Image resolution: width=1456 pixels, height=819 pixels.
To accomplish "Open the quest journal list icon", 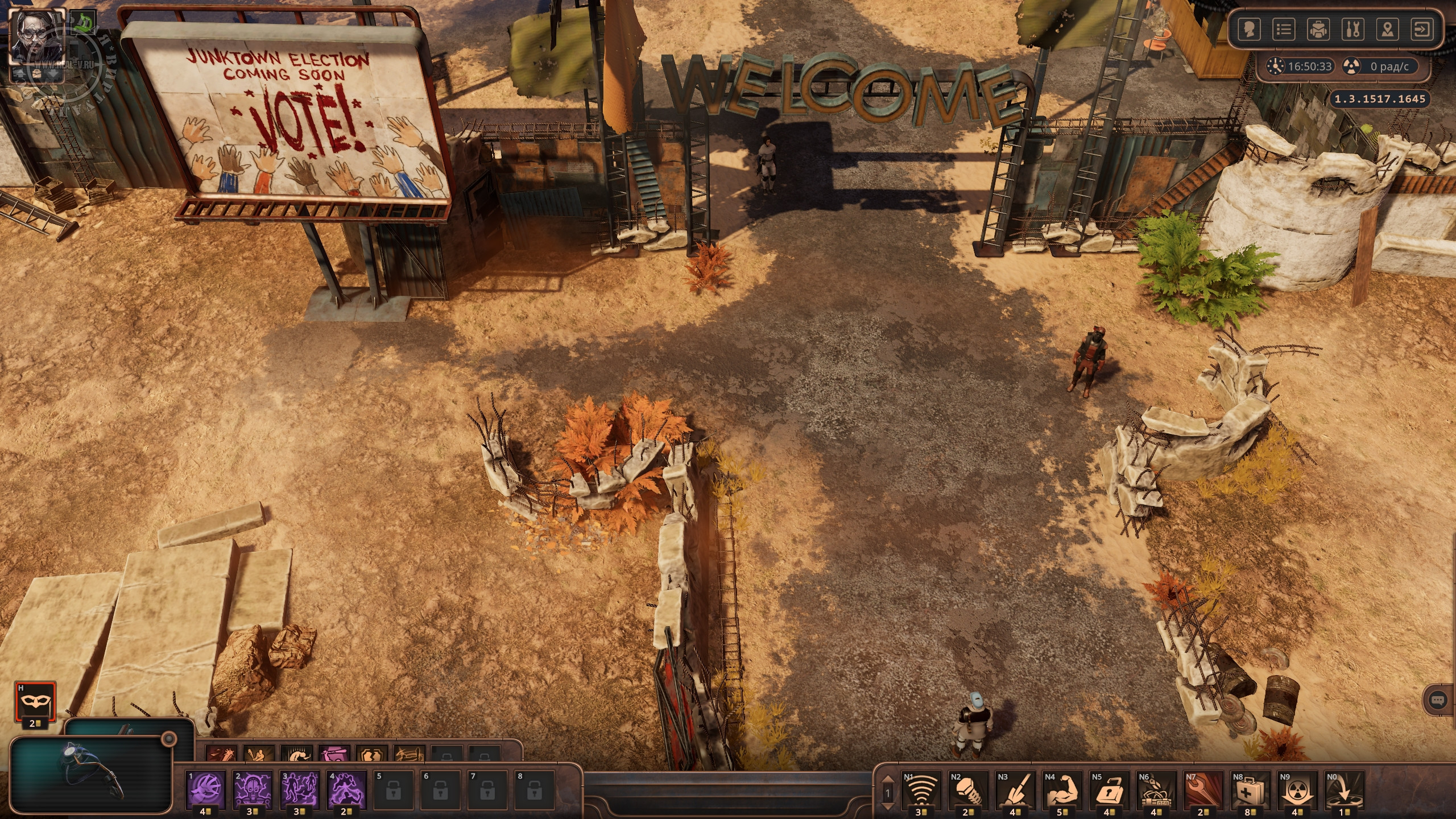I will (1283, 30).
